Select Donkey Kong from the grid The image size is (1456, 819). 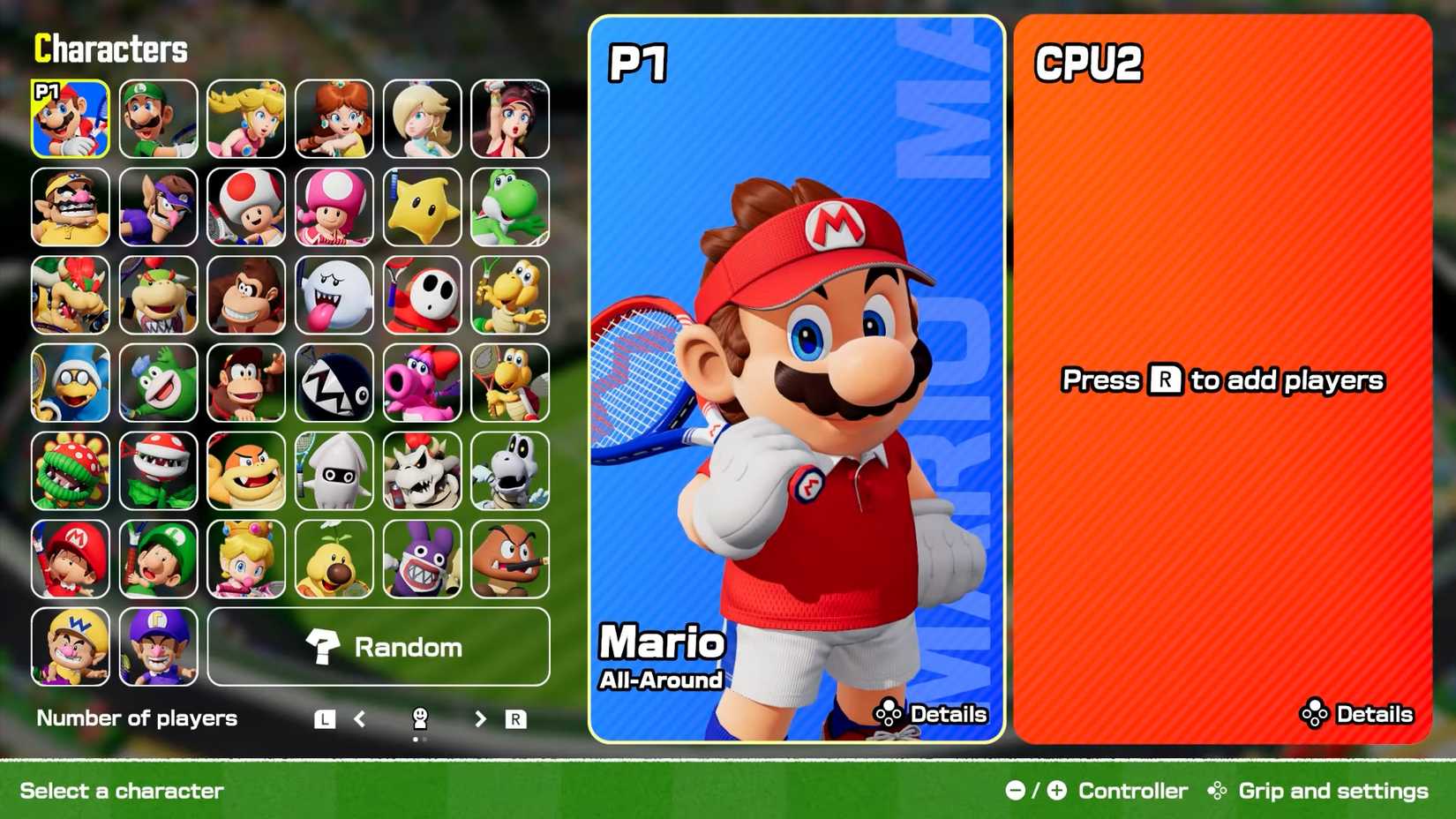(x=246, y=296)
